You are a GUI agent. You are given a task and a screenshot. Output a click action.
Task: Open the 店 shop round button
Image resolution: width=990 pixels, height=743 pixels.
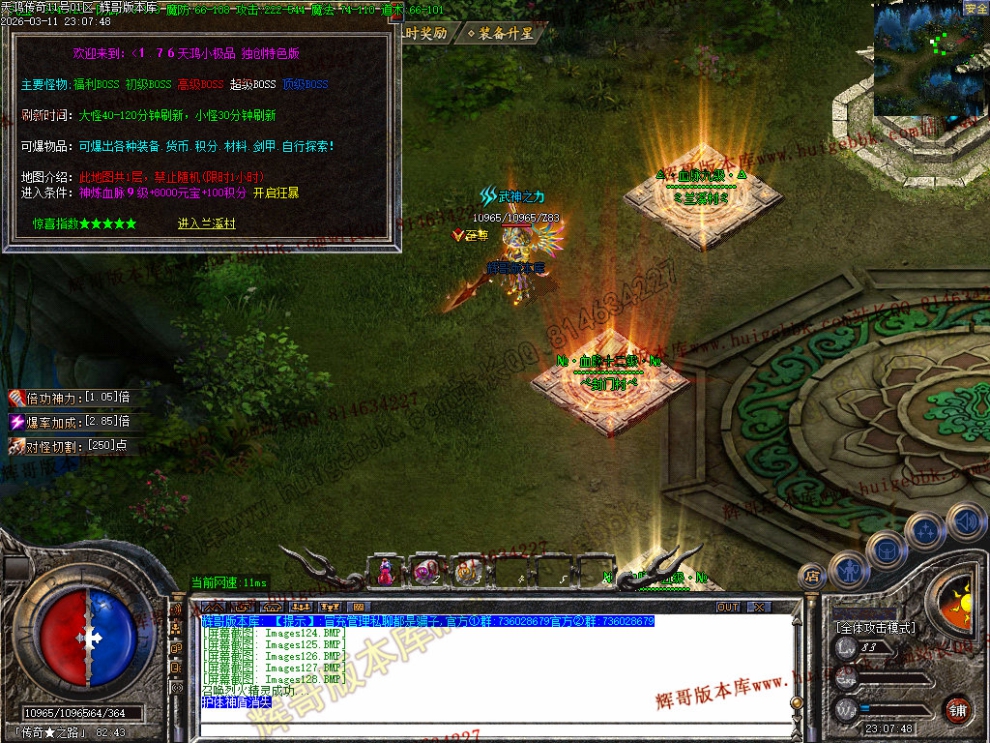[811, 575]
